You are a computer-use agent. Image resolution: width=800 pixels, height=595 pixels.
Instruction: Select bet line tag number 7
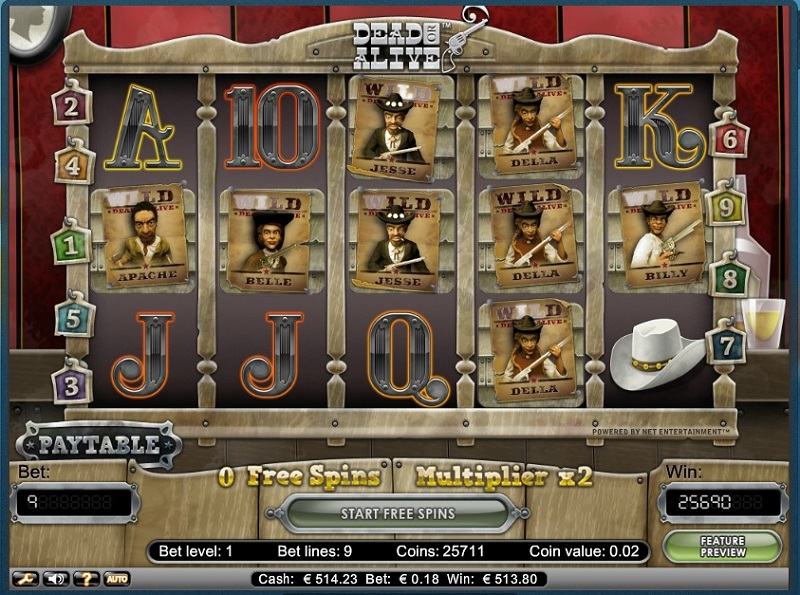tap(727, 345)
